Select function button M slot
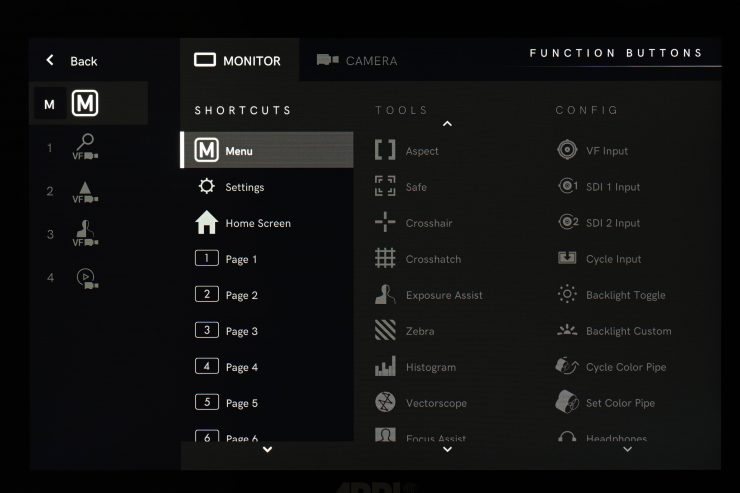740x493 pixels. pyautogui.click(x=87, y=104)
